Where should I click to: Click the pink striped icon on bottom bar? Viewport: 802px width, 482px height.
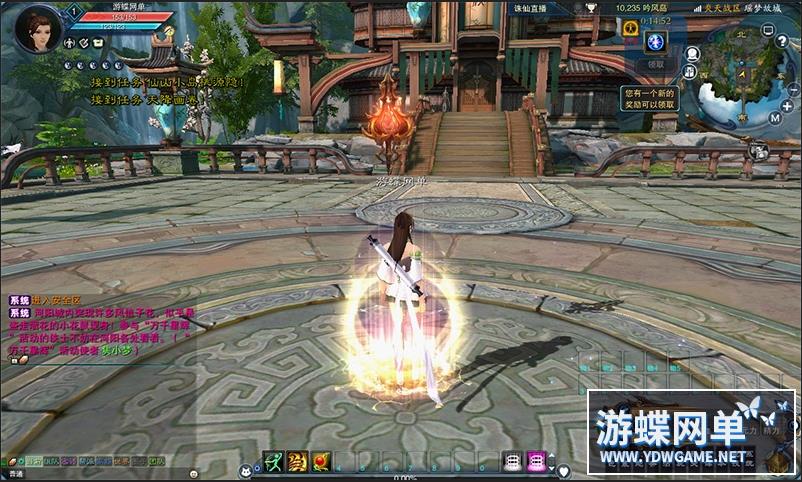click(537, 461)
